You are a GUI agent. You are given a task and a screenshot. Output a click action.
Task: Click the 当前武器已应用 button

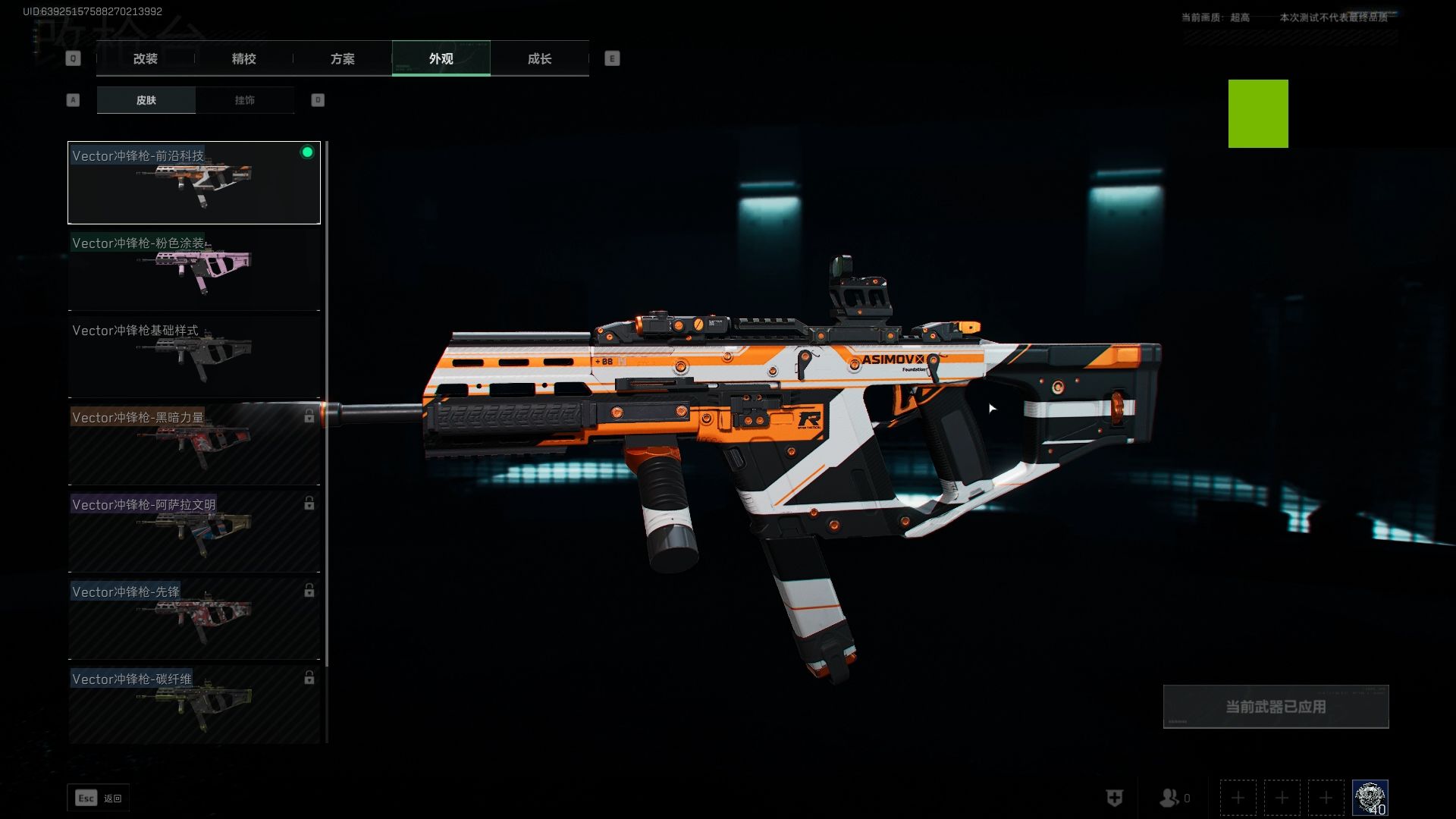[x=1276, y=707]
